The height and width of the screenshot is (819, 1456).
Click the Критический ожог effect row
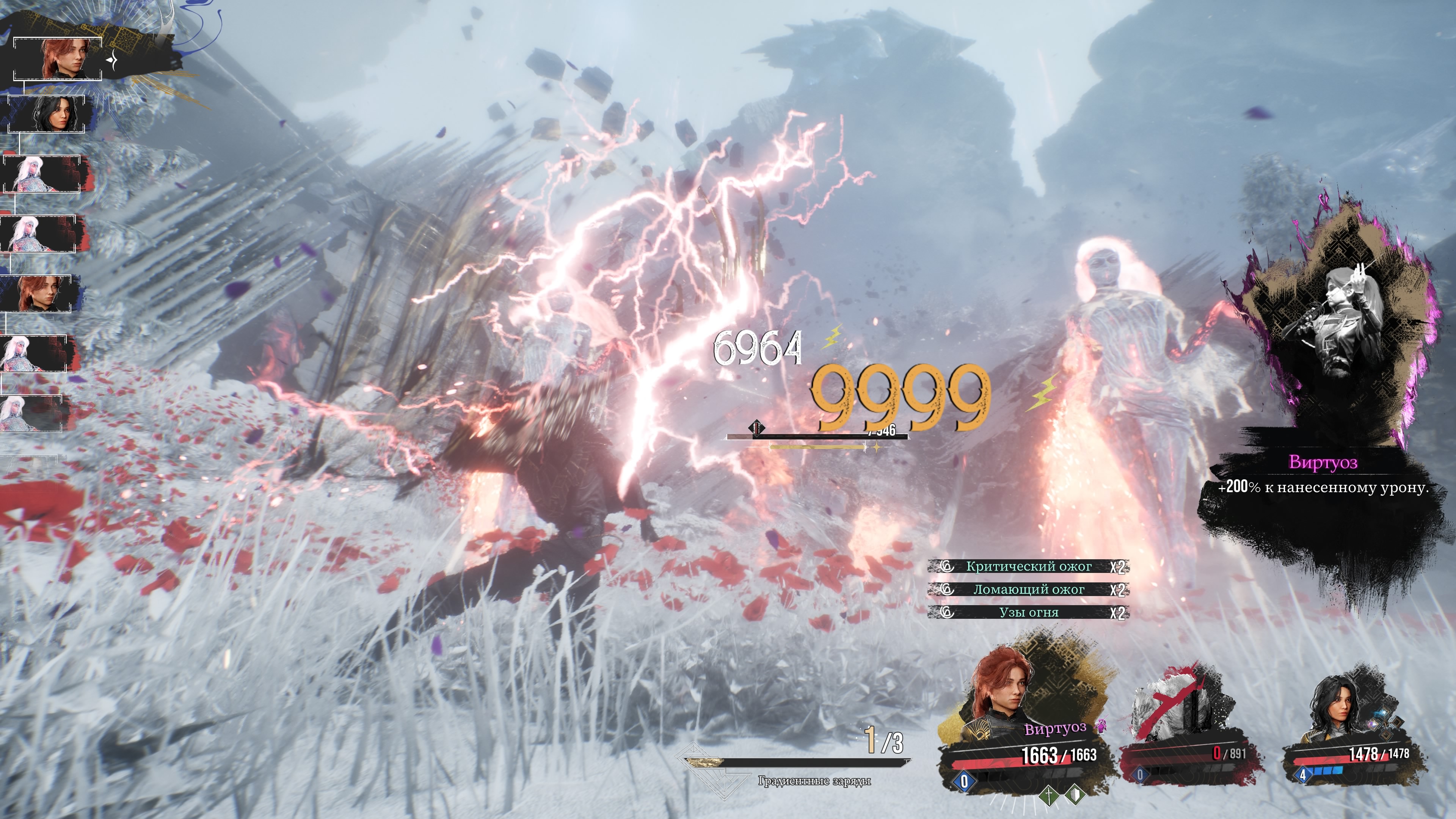(x=1028, y=566)
